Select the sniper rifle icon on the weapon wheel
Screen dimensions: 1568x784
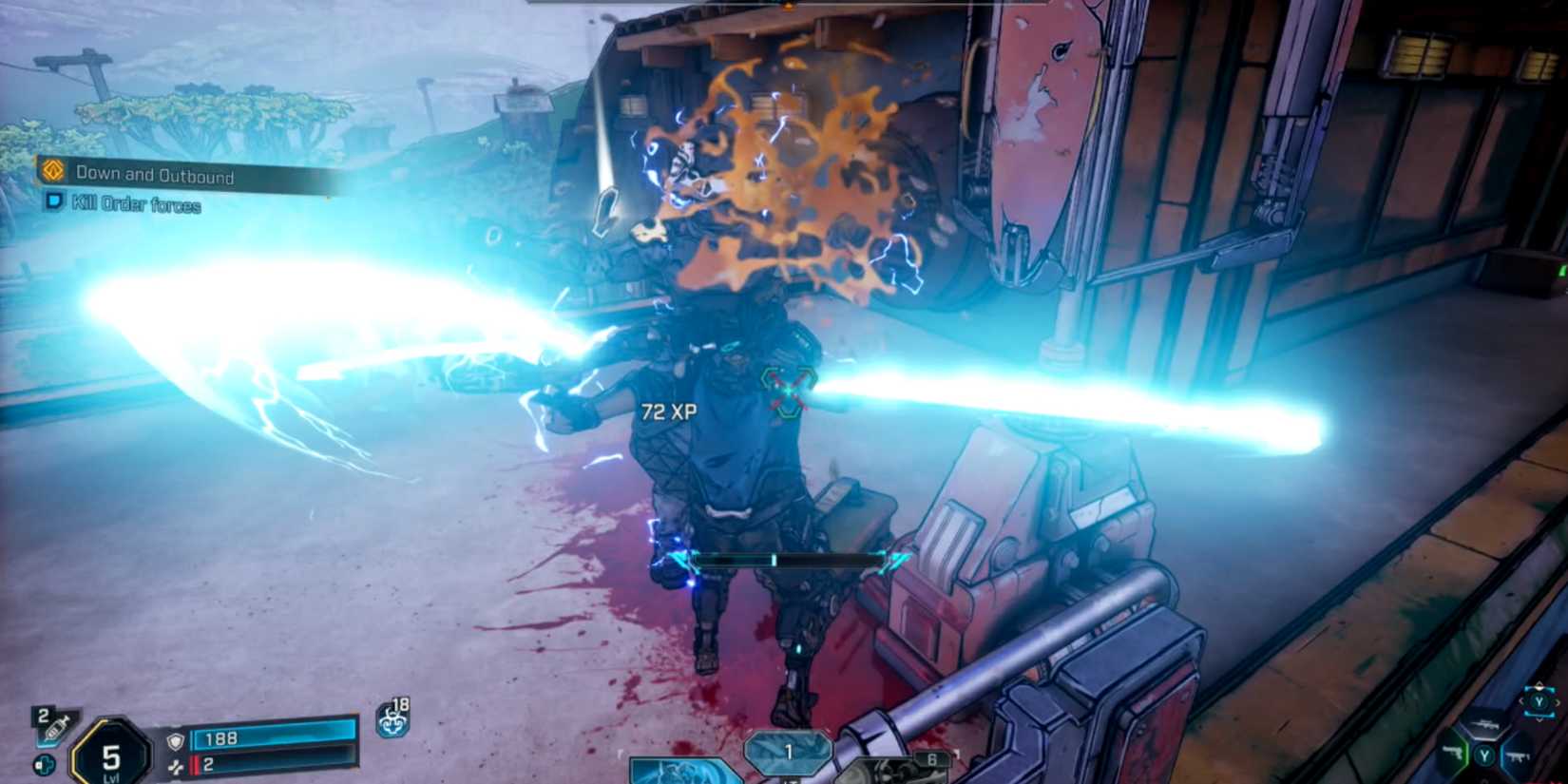pyautogui.click(x=1487, y=725)
